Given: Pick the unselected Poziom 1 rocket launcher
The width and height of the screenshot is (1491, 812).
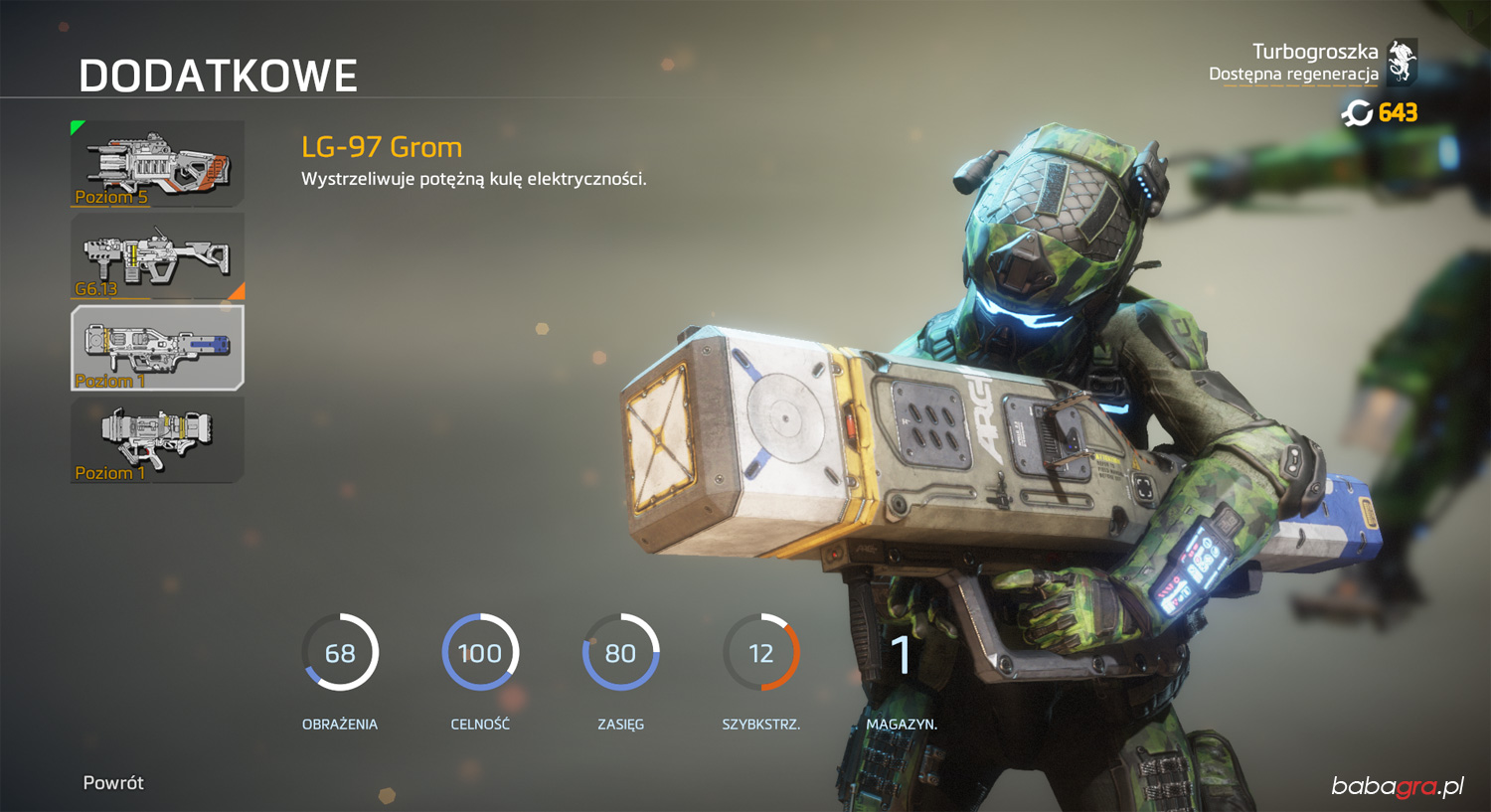Looking at the screenshot, I should click(157, 440).
